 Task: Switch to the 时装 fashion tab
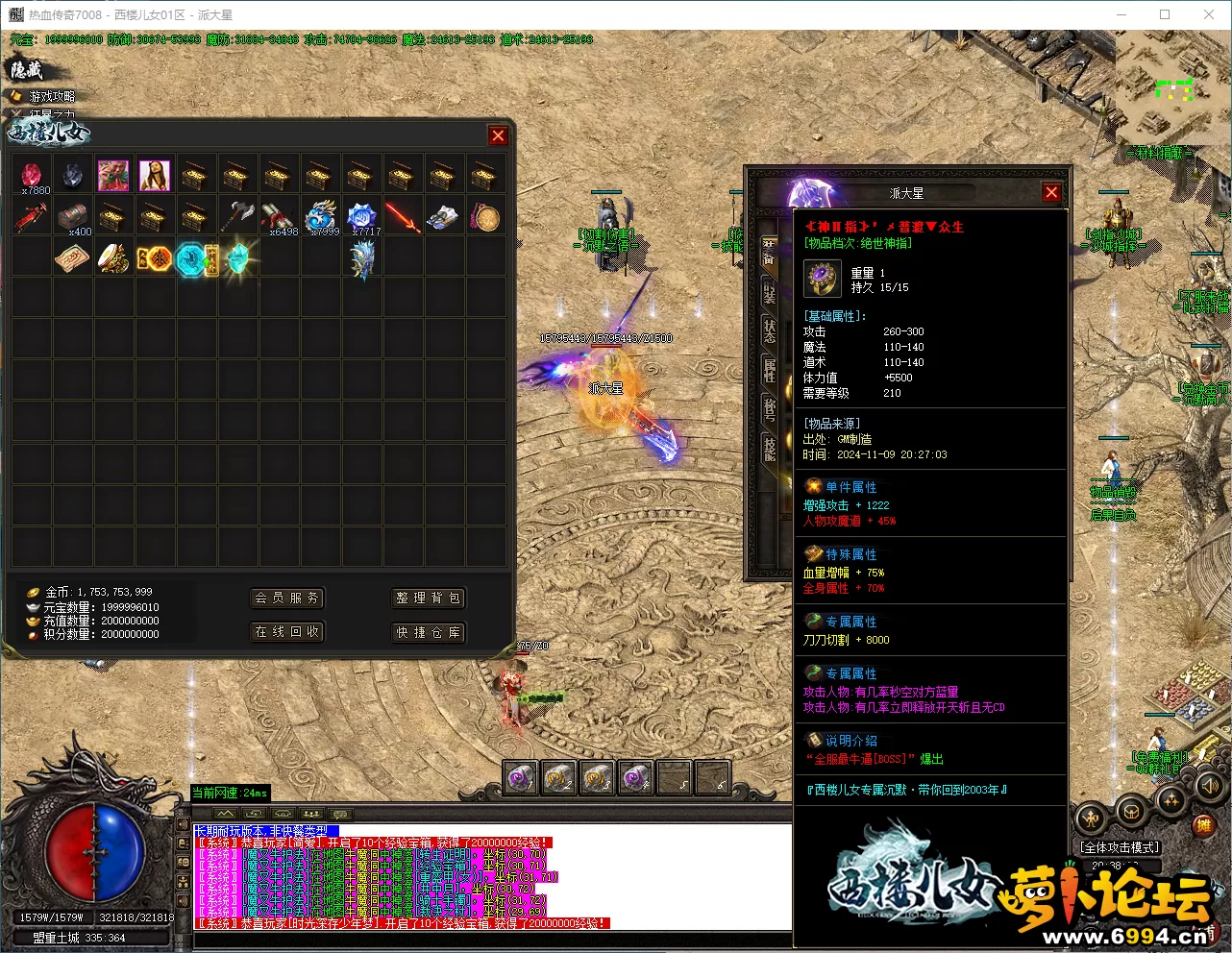pyautogui.click(x=769, y=289)
